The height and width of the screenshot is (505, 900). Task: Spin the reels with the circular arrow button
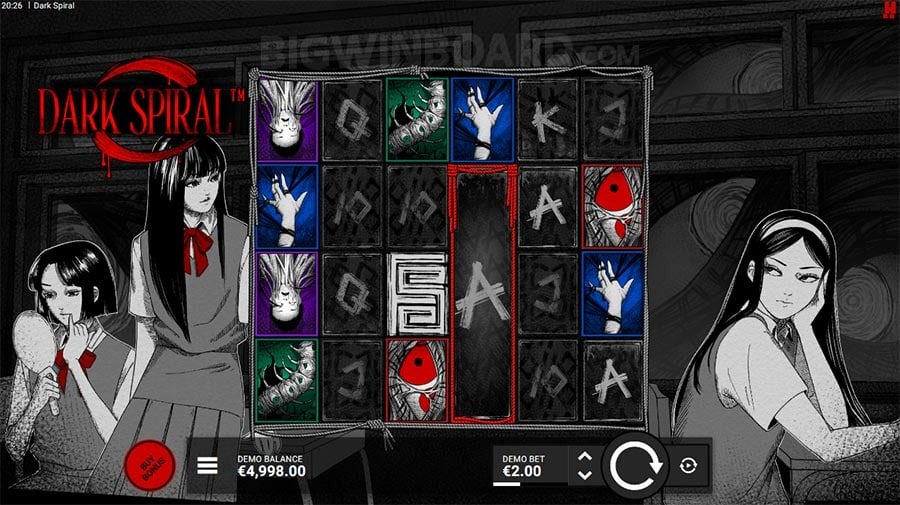(633, 465)
